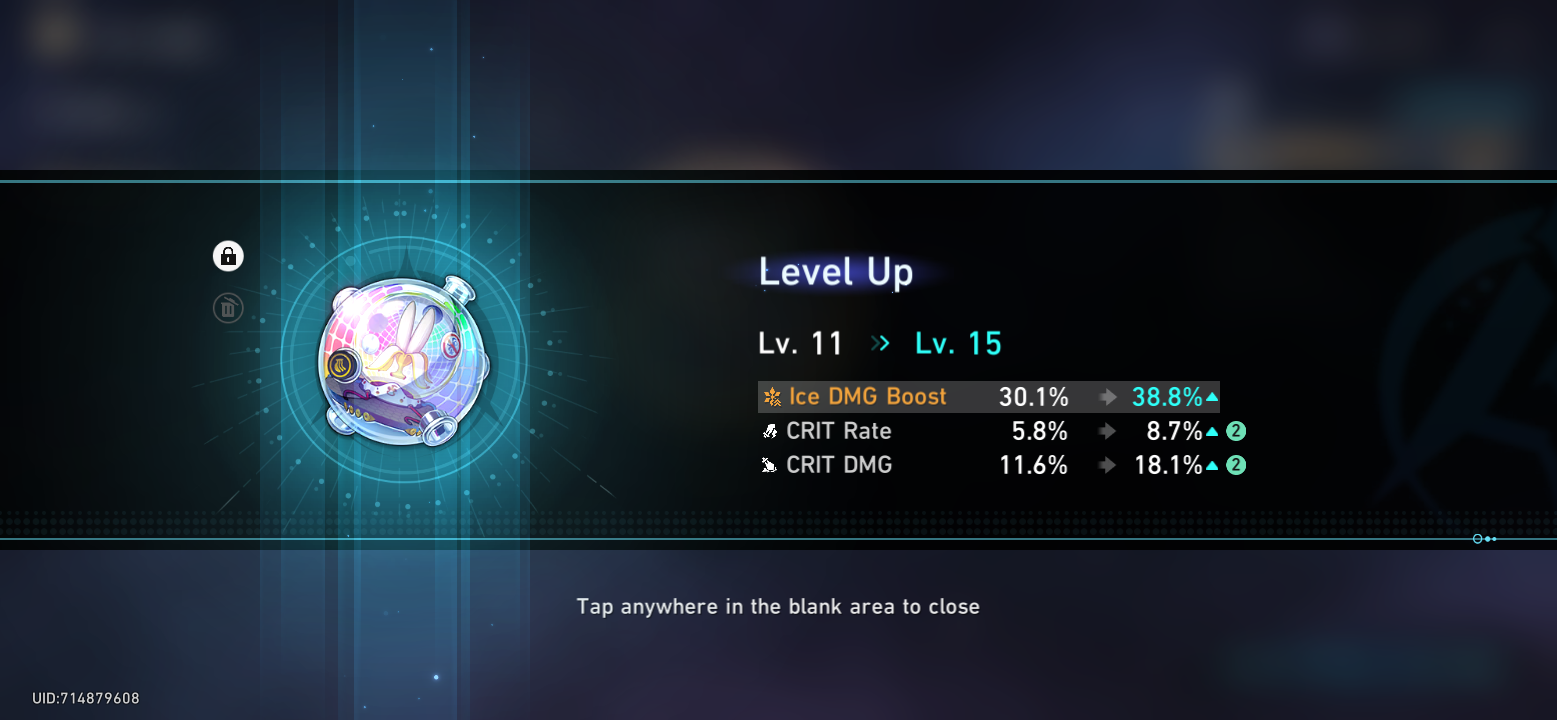Screen dimensions: 1557x720
Task: Click the CRIT Rate stat icon
Action: pyautogui.click(x=769, y=431)
